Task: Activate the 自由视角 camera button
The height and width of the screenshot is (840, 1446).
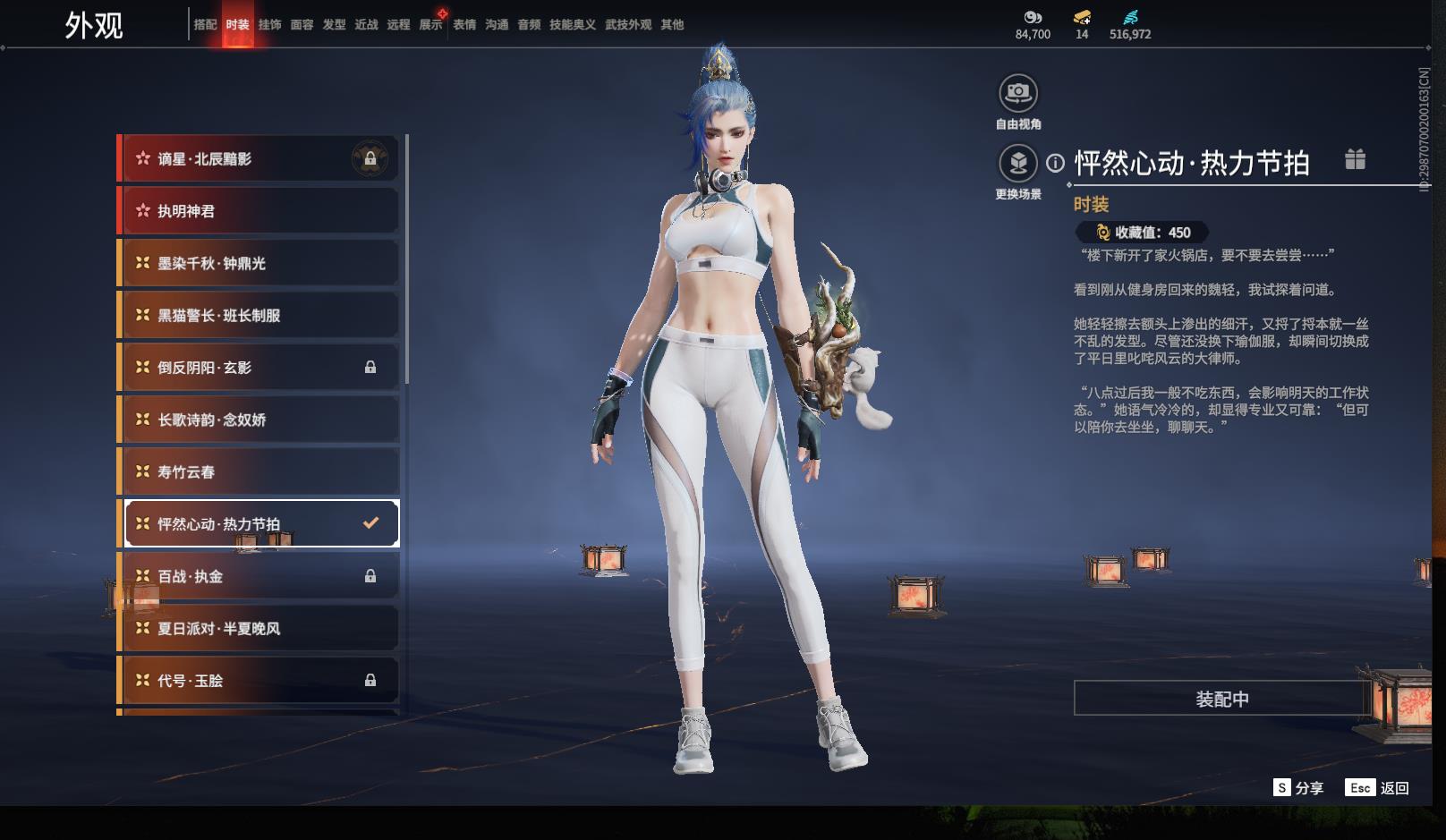Action: point(1017,93)
